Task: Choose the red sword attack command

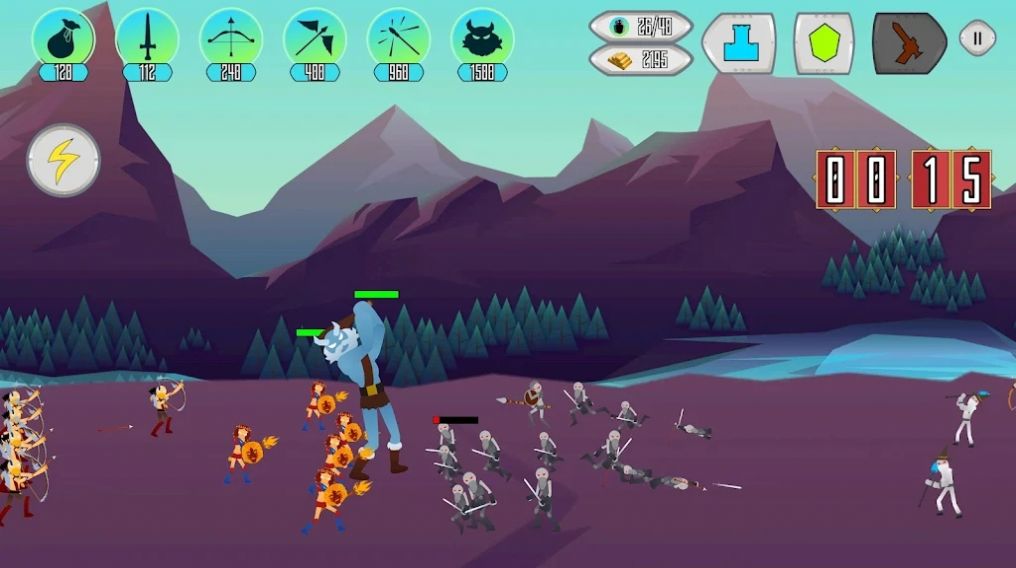Action: pyautogui.click(x=908, y=42)
